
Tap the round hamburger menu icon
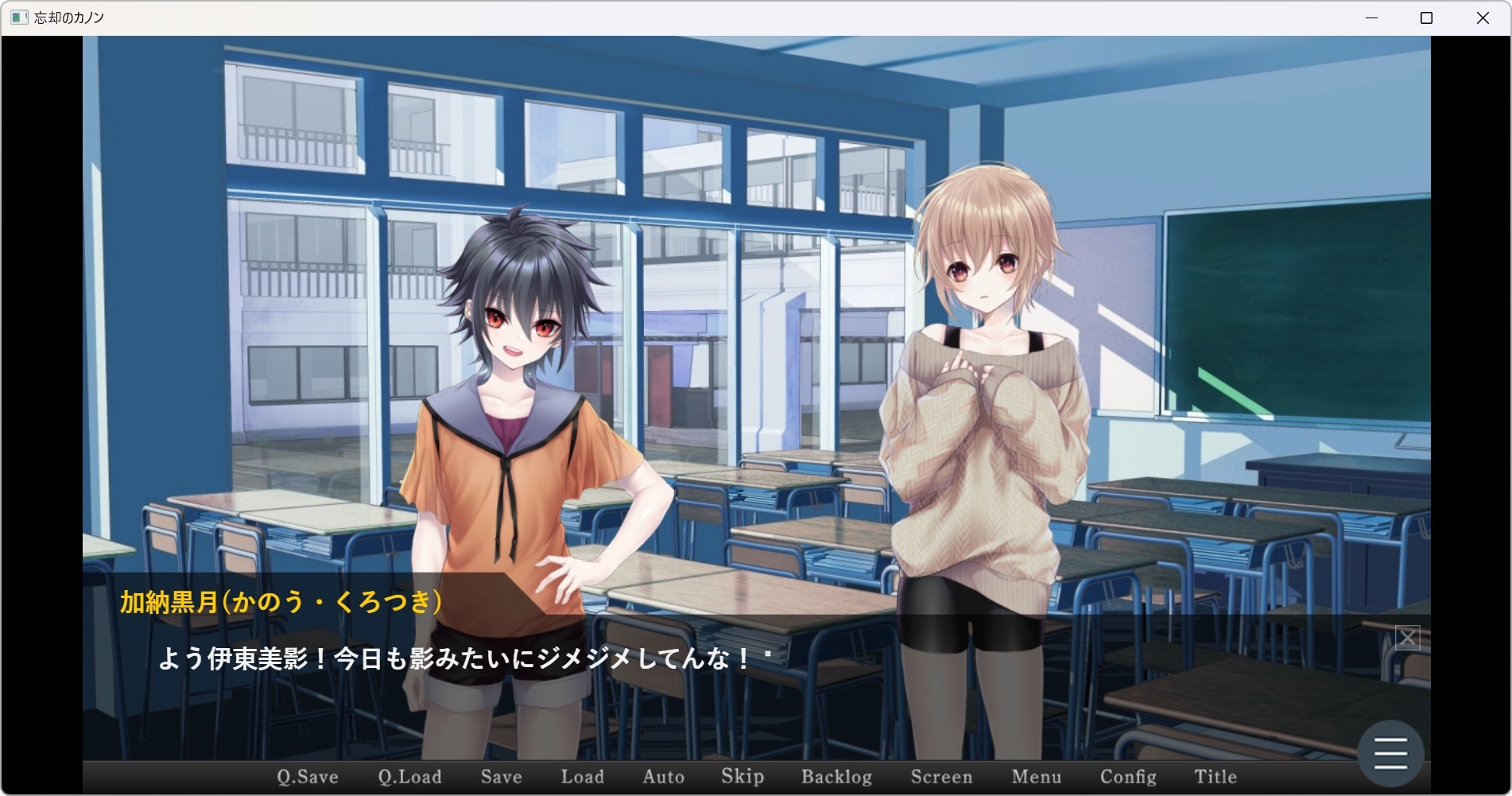(1390, 753)
